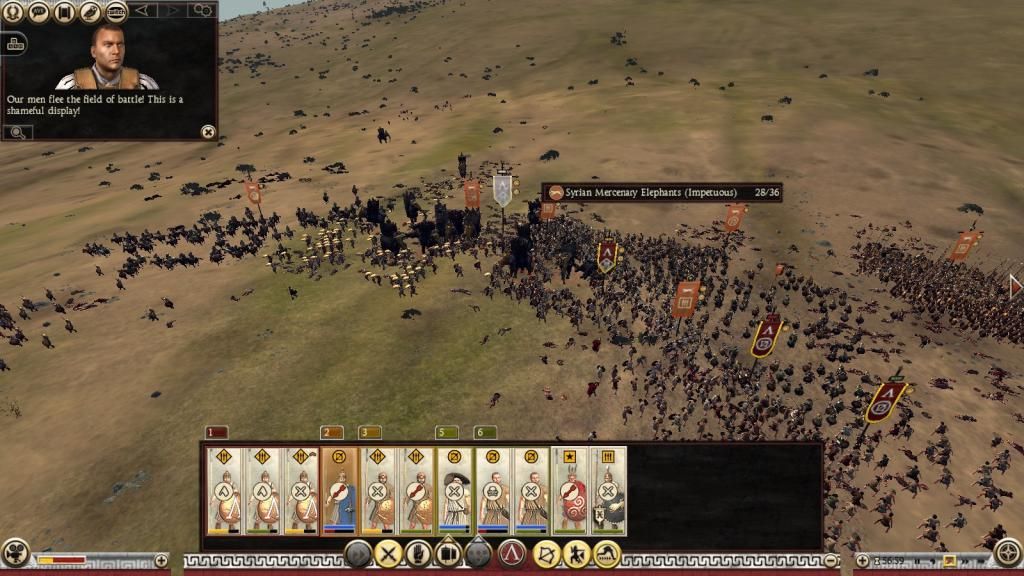Activate the crossed swords melee button

(388, 553)
